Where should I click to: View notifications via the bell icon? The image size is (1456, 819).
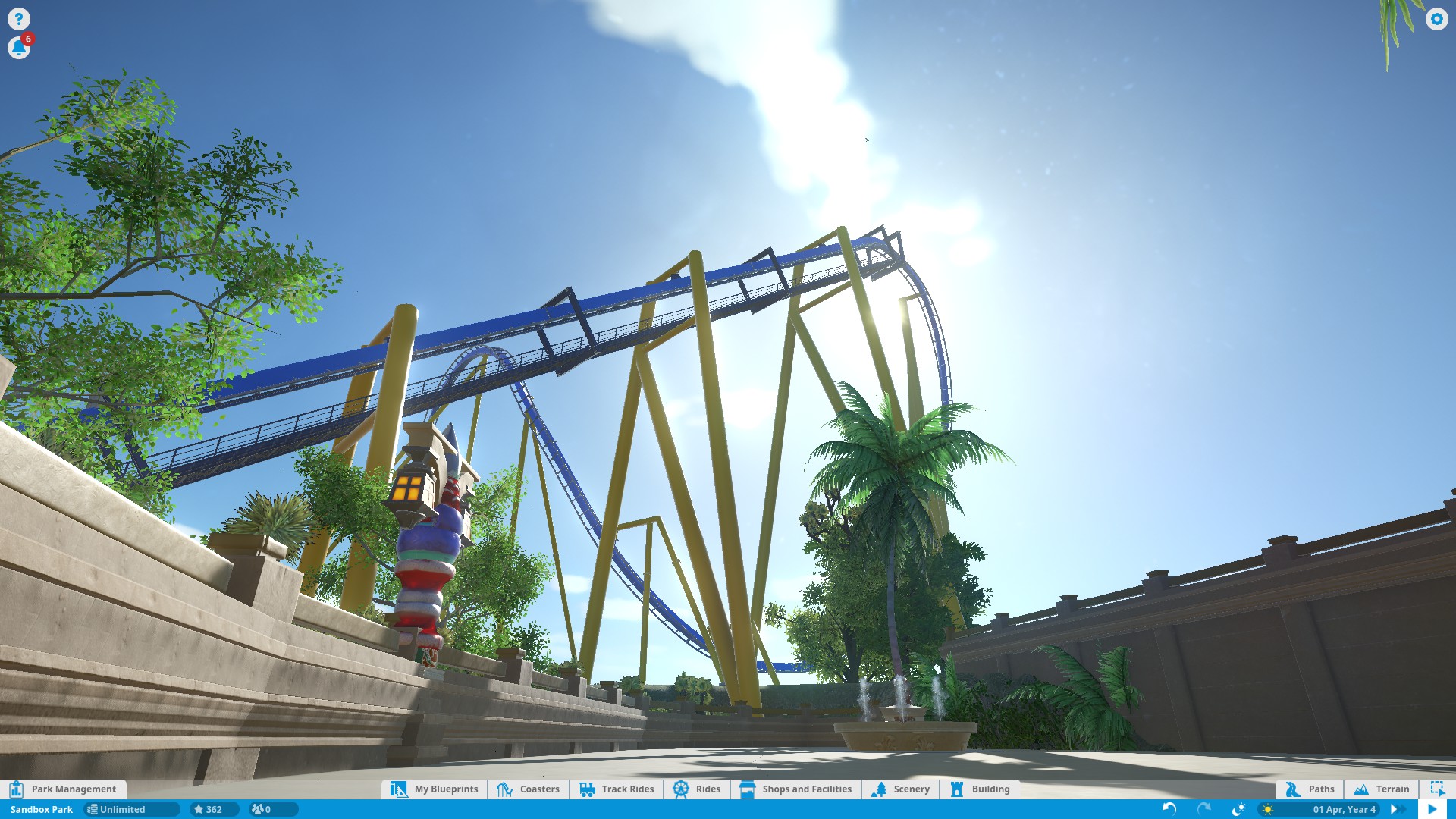(19, 48)
